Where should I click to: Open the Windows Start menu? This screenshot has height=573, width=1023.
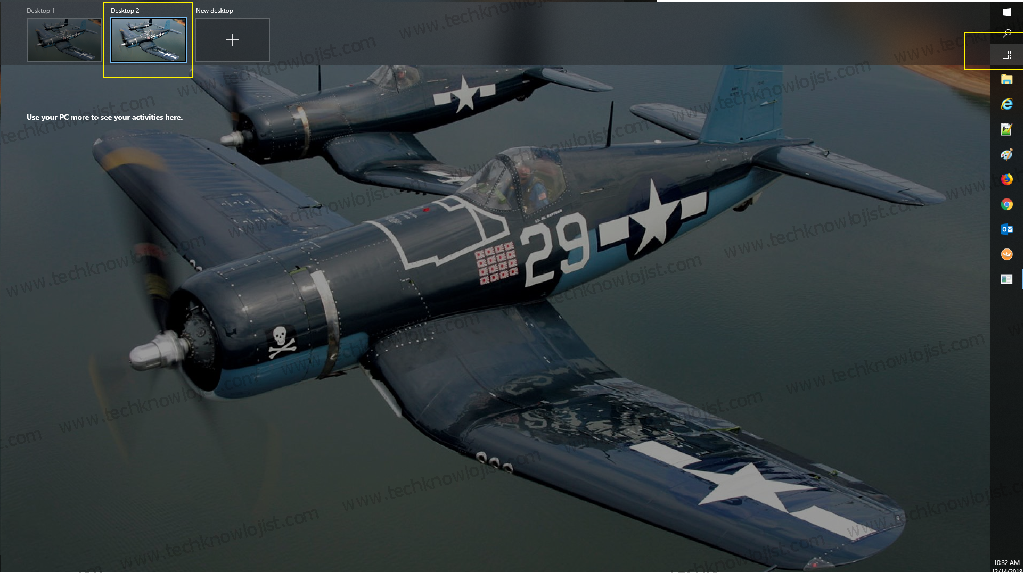point(1006,11)
